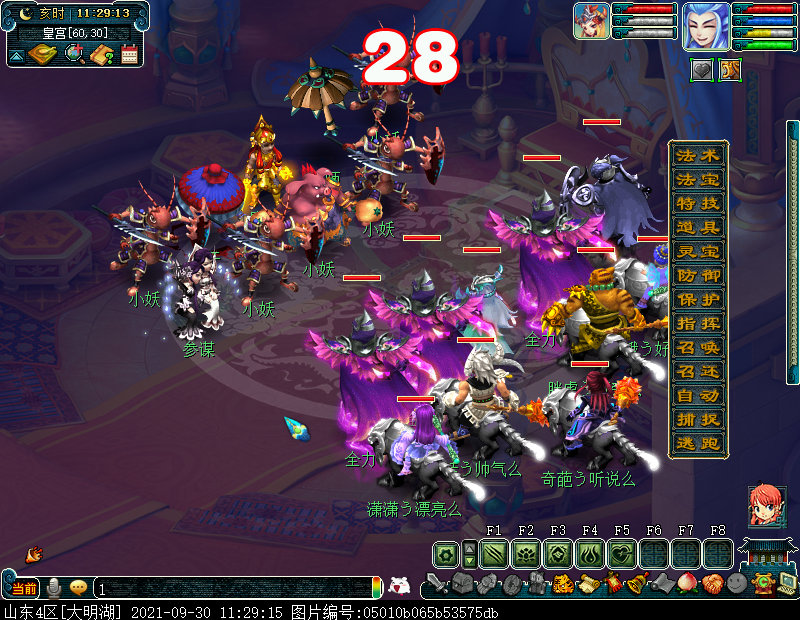The width and height of the screenshot is (800, 620).
Task: Open the calendar icon in top panel
Action: [x=129, y=54]
